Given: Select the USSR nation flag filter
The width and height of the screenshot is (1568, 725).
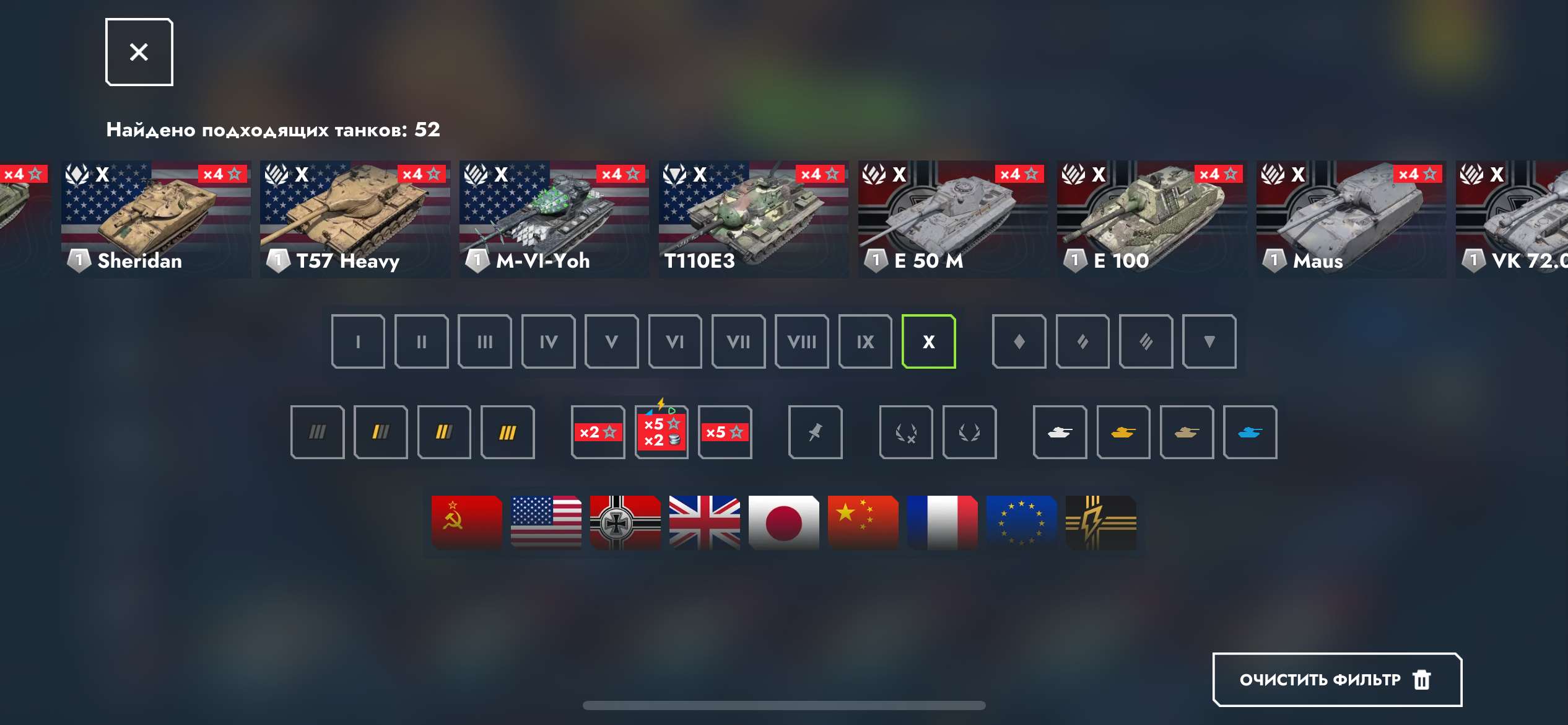Looking at the screenshot, I should click(465, 522).
